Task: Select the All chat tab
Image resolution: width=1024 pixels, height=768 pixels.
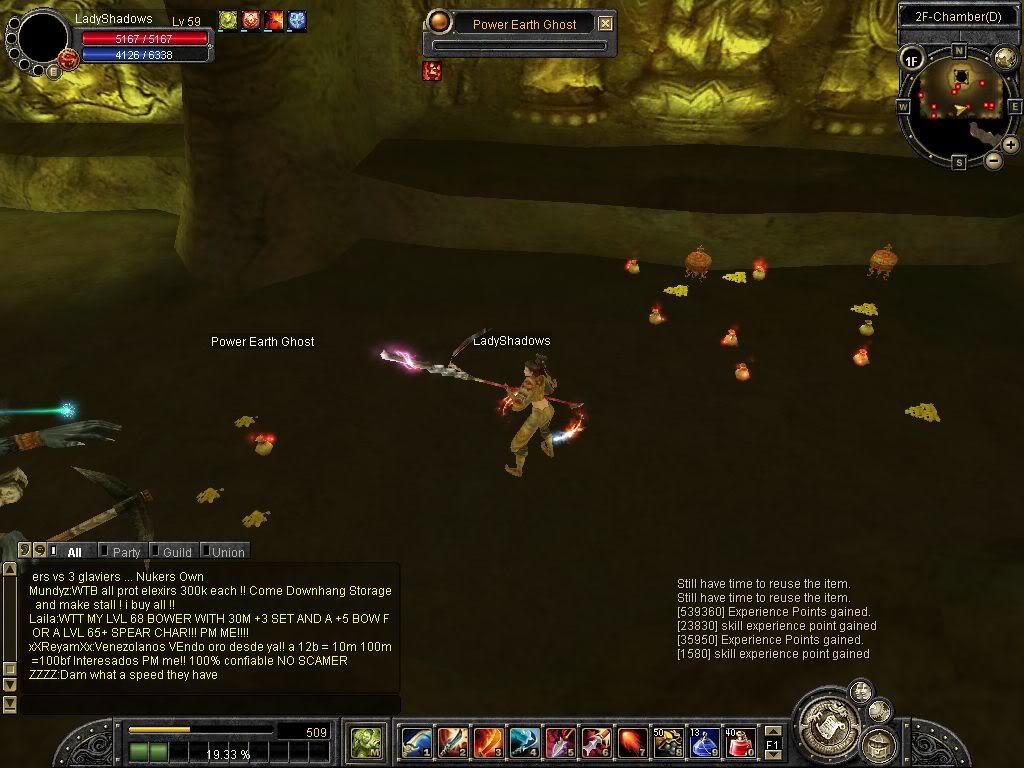Action: click(x=74, y=552)
